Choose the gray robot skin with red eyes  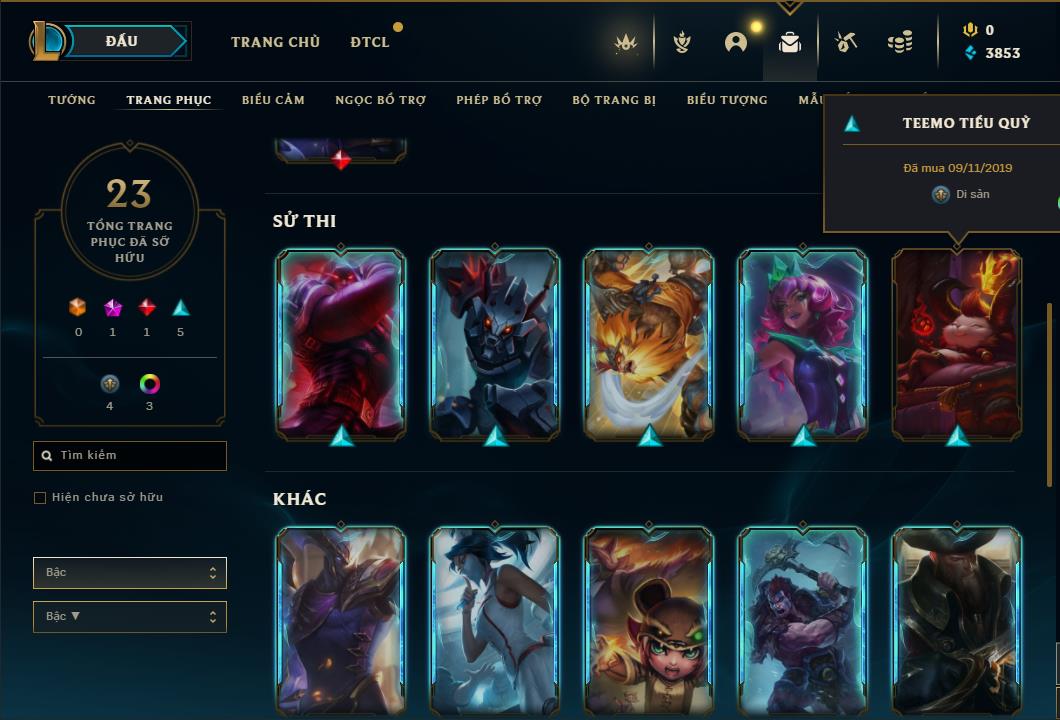495,342
